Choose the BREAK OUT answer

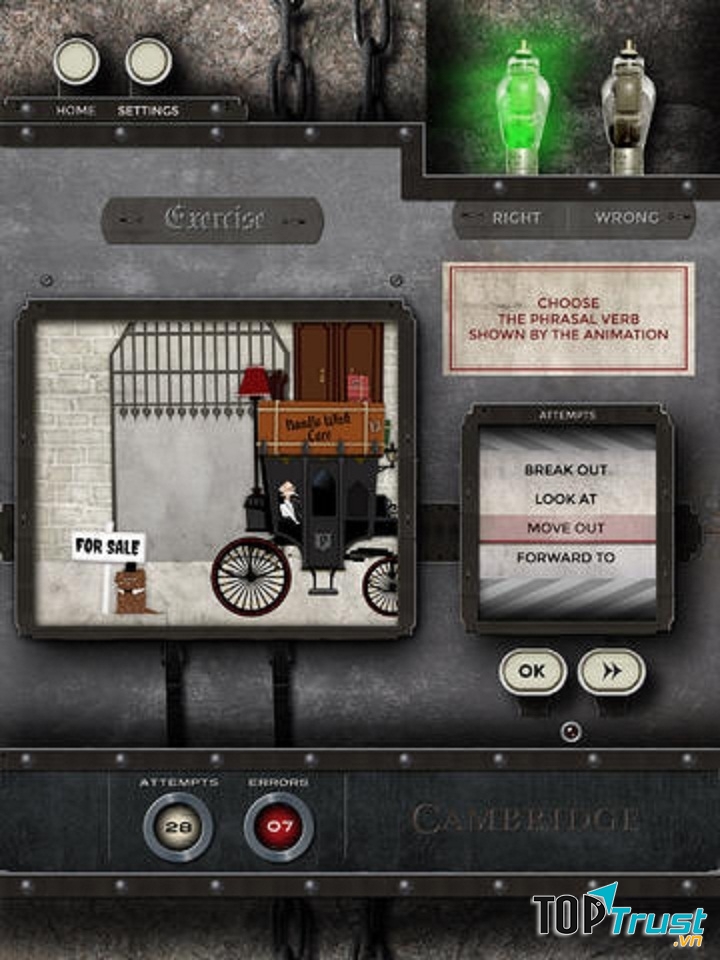coord(566,470)
